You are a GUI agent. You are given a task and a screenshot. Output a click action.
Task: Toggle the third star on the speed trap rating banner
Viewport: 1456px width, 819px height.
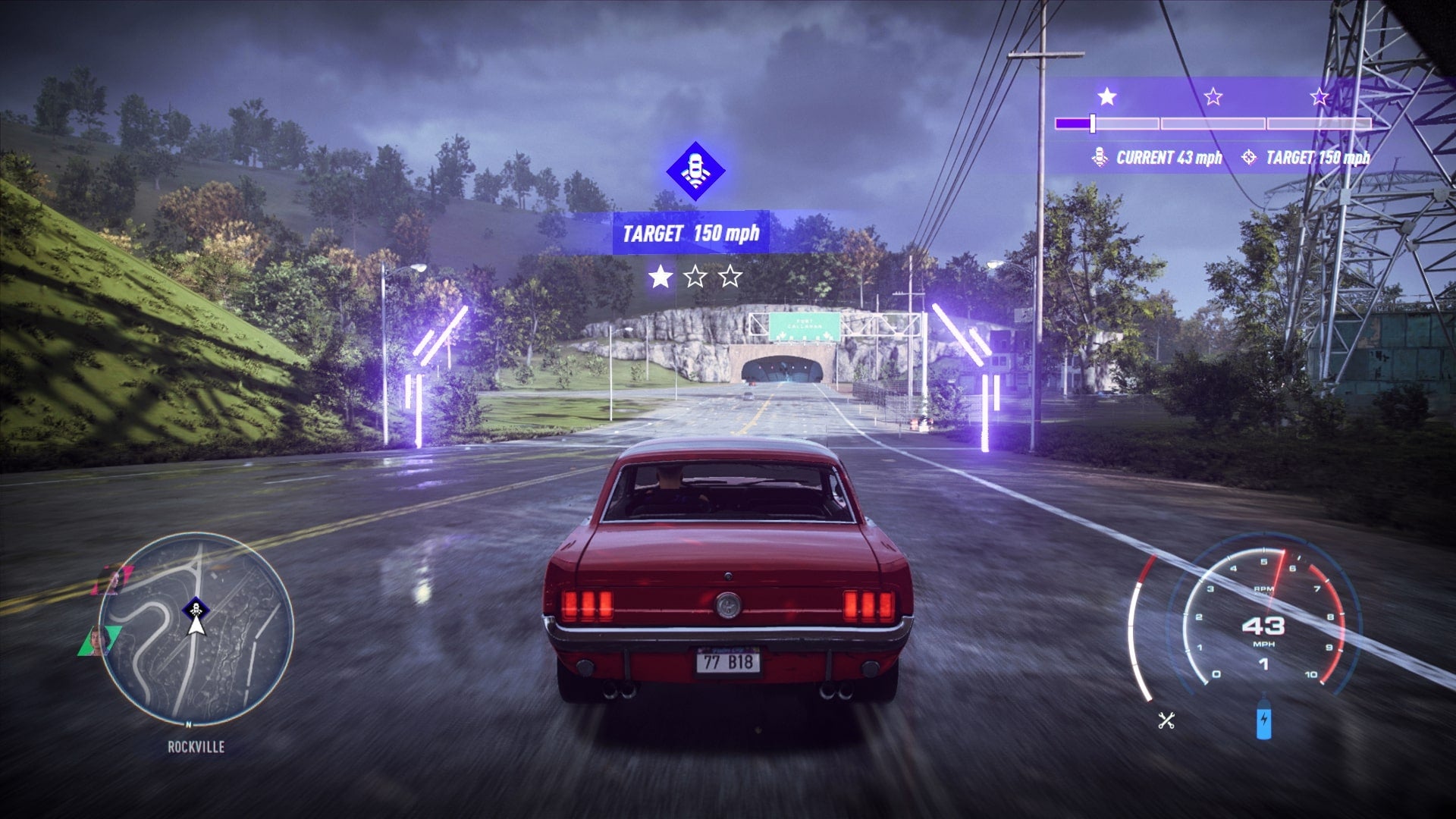[1318, 97]
